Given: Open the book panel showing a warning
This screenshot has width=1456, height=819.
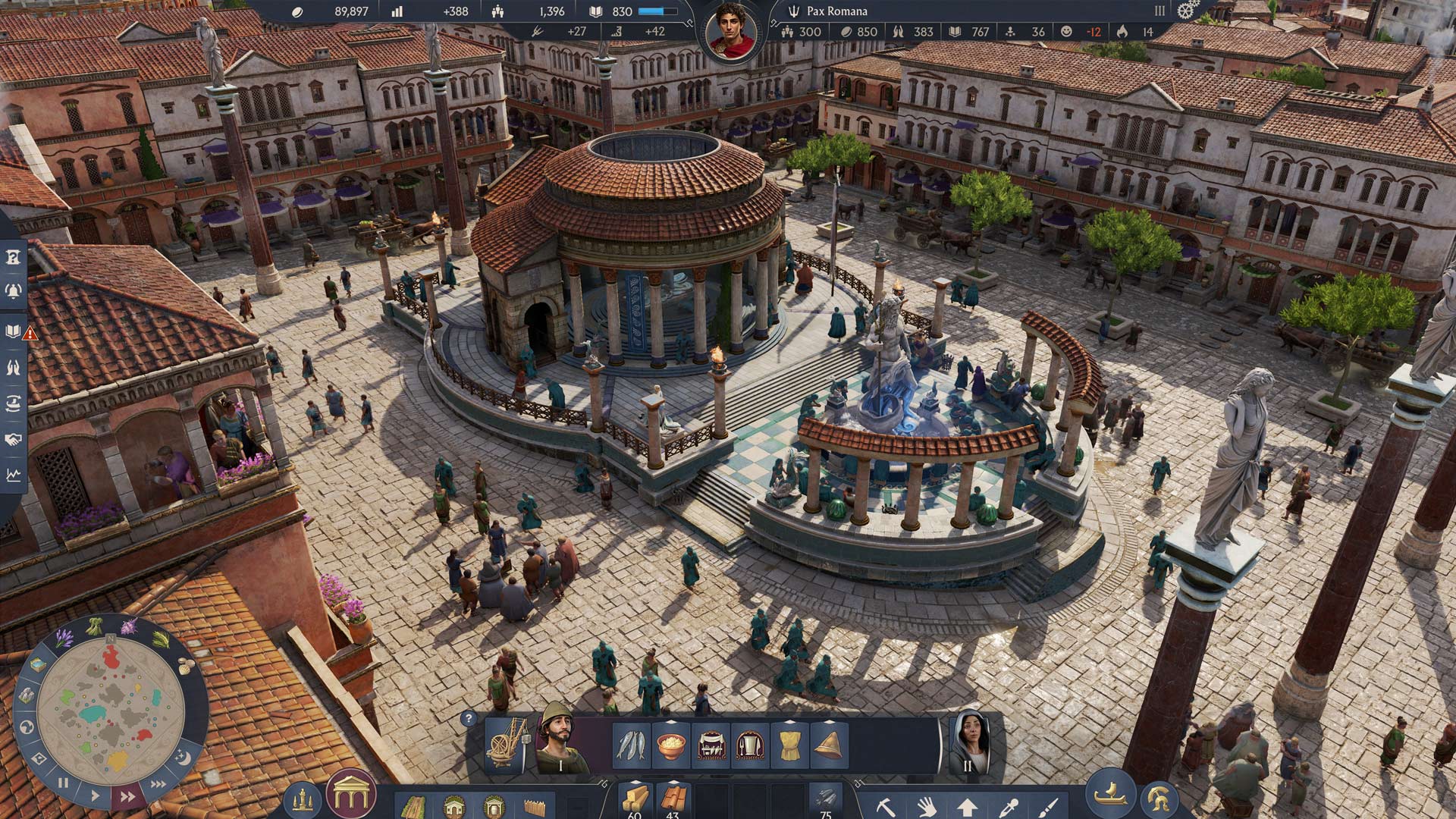Looking at the screenshot, I should pos(14,331).
